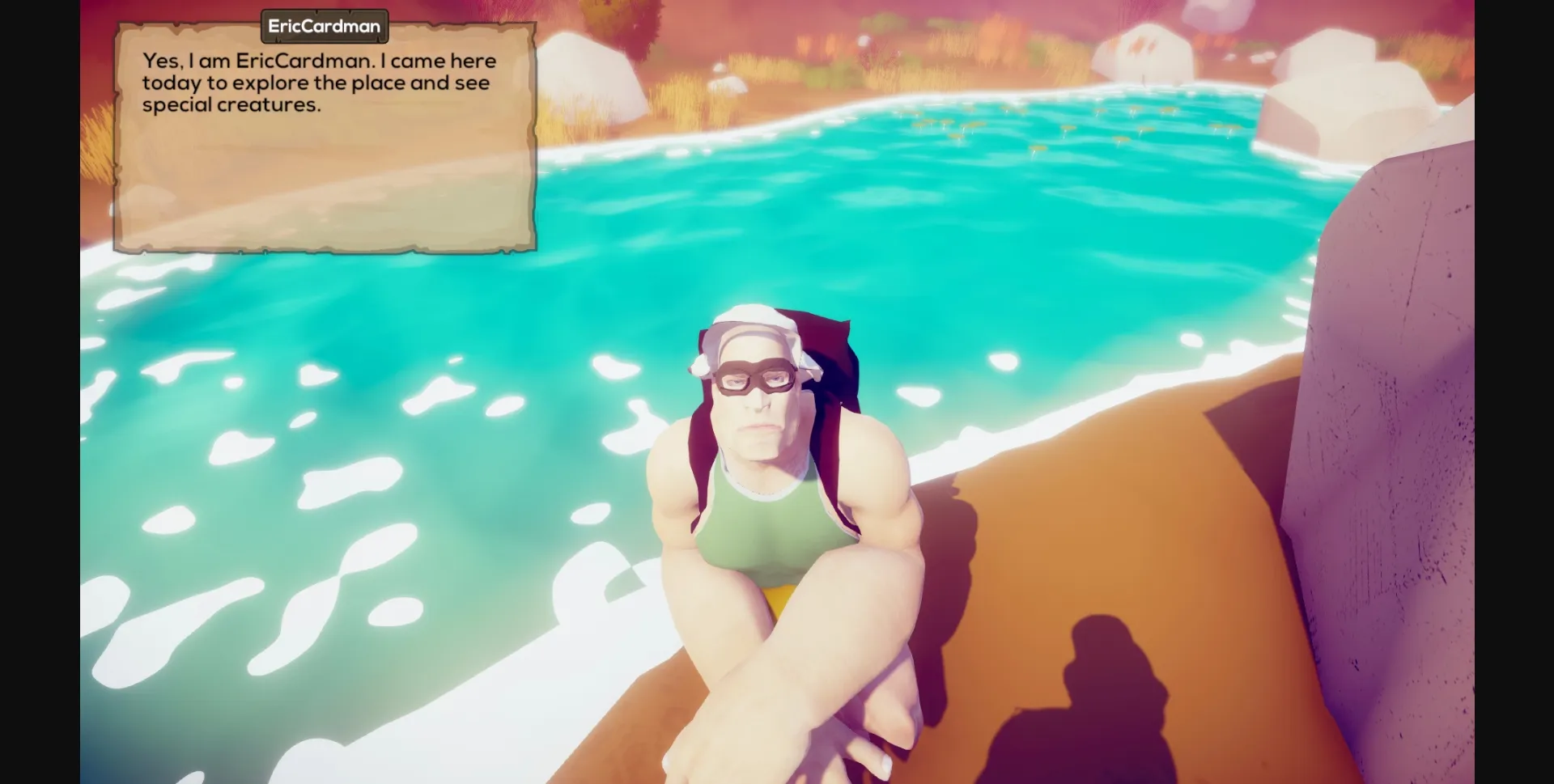This screenshot has width=1554, height=784.
Task: Select the EricCardman dialogue header
Action: (x=325, y=25)
